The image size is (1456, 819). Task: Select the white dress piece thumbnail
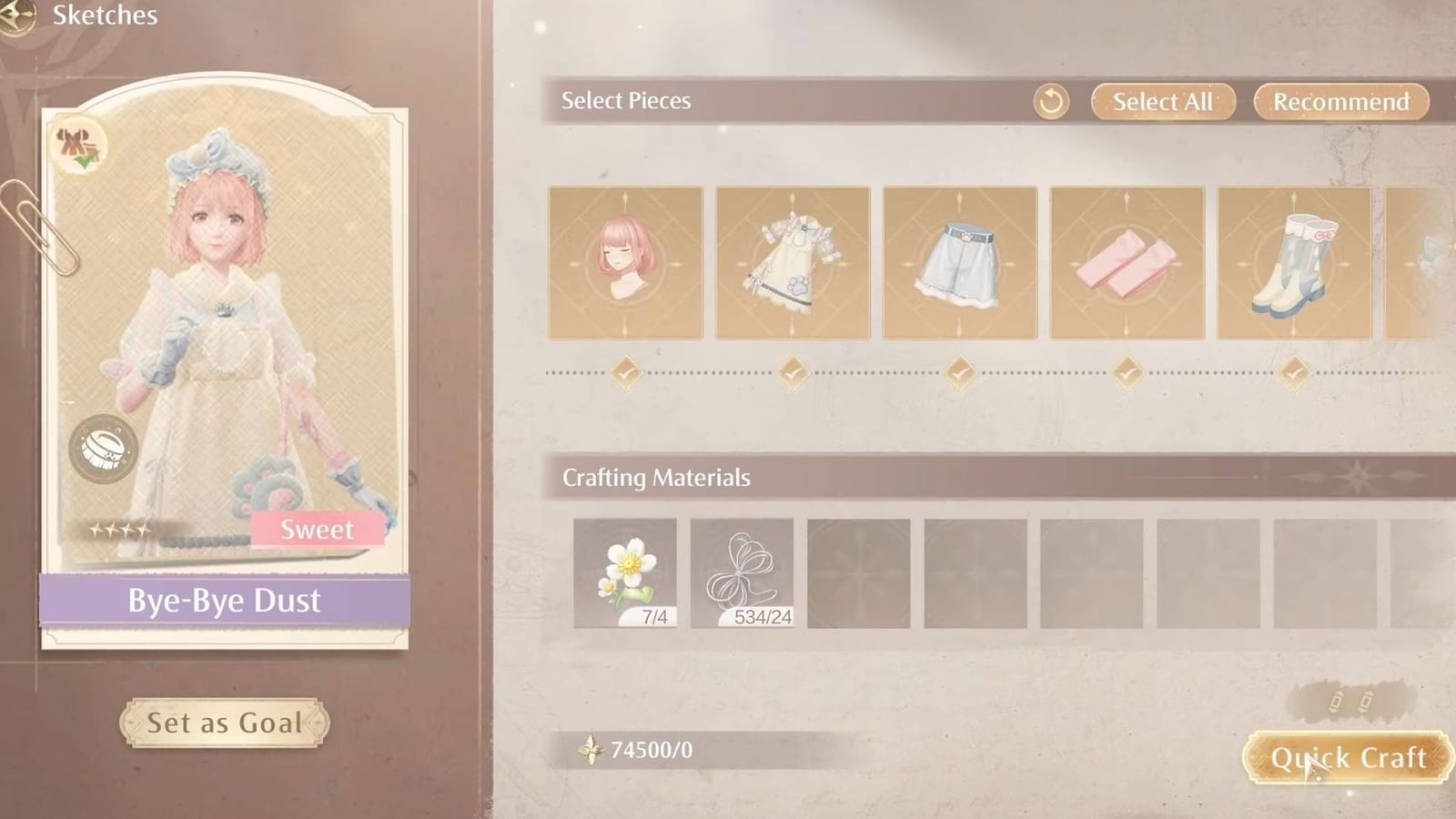pyautogui.click(x=793, y=263)
